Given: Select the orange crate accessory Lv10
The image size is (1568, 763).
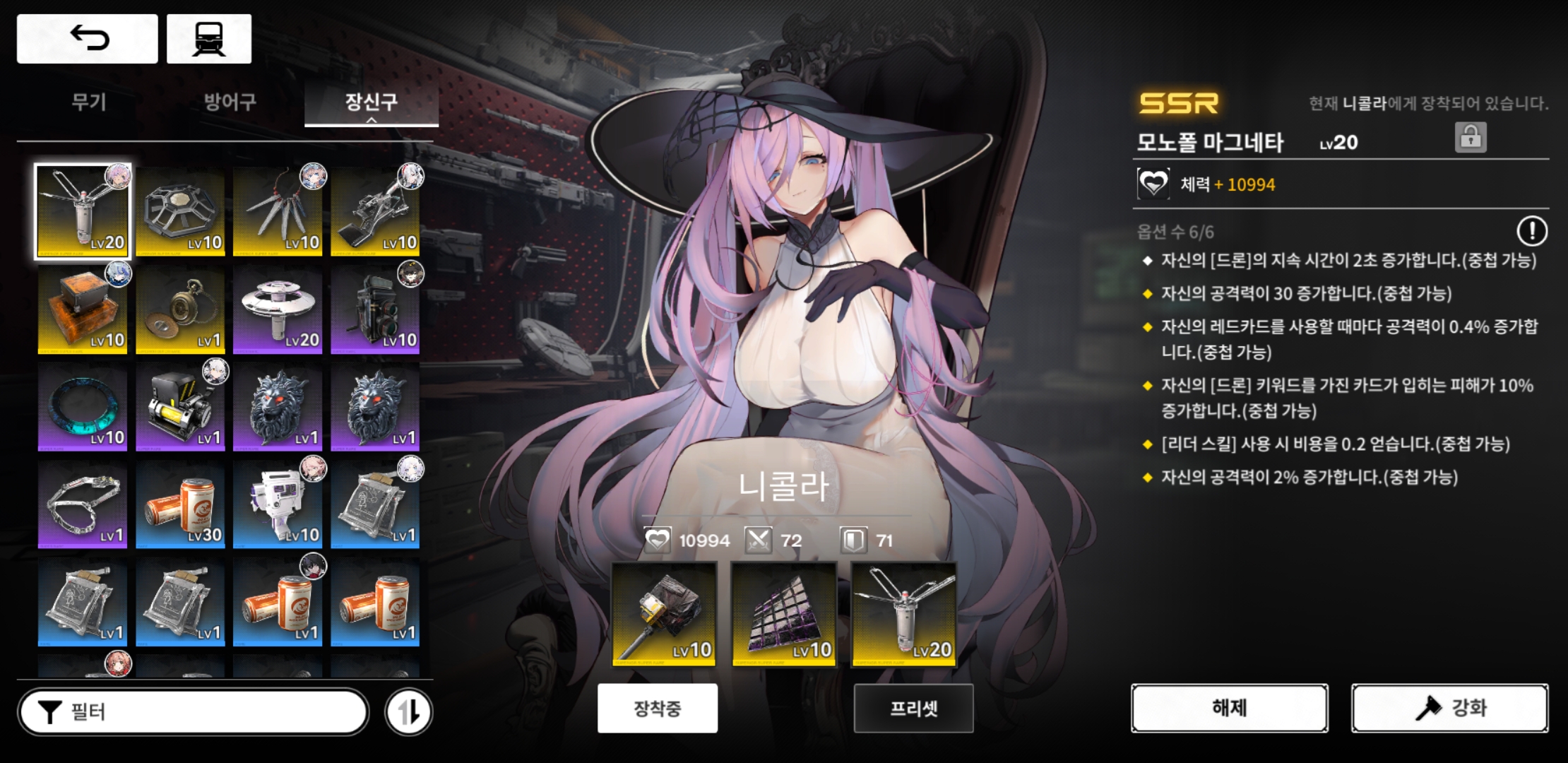Looking at the screenshot, I should (x=83, y=310).
